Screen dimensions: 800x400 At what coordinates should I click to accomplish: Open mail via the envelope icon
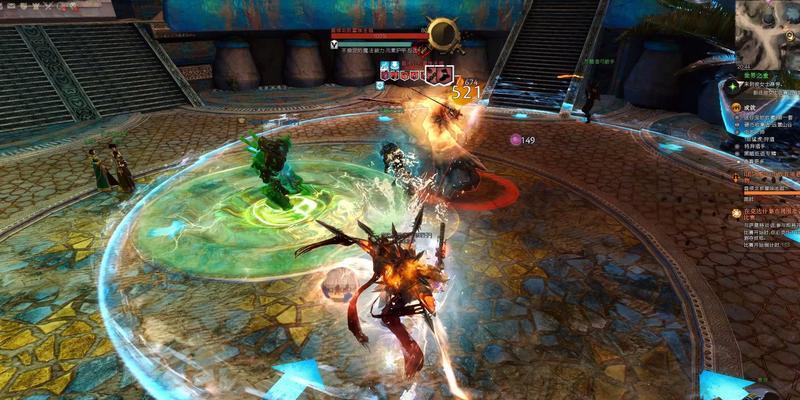10,5
